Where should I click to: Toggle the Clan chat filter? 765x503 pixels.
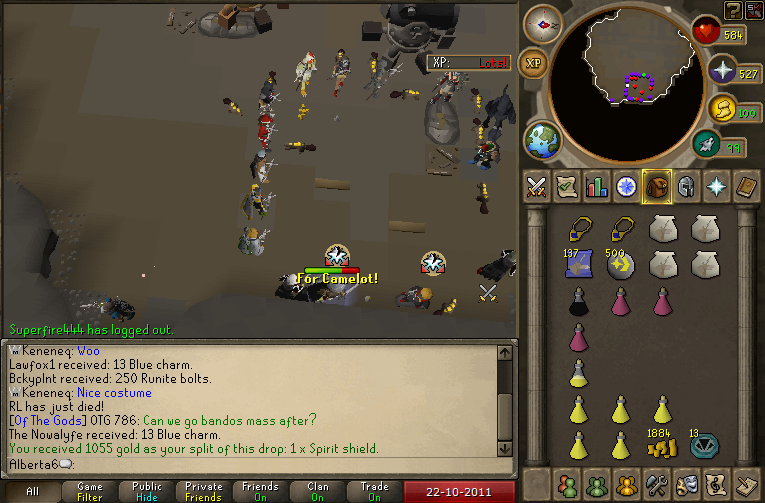point(318,491)
